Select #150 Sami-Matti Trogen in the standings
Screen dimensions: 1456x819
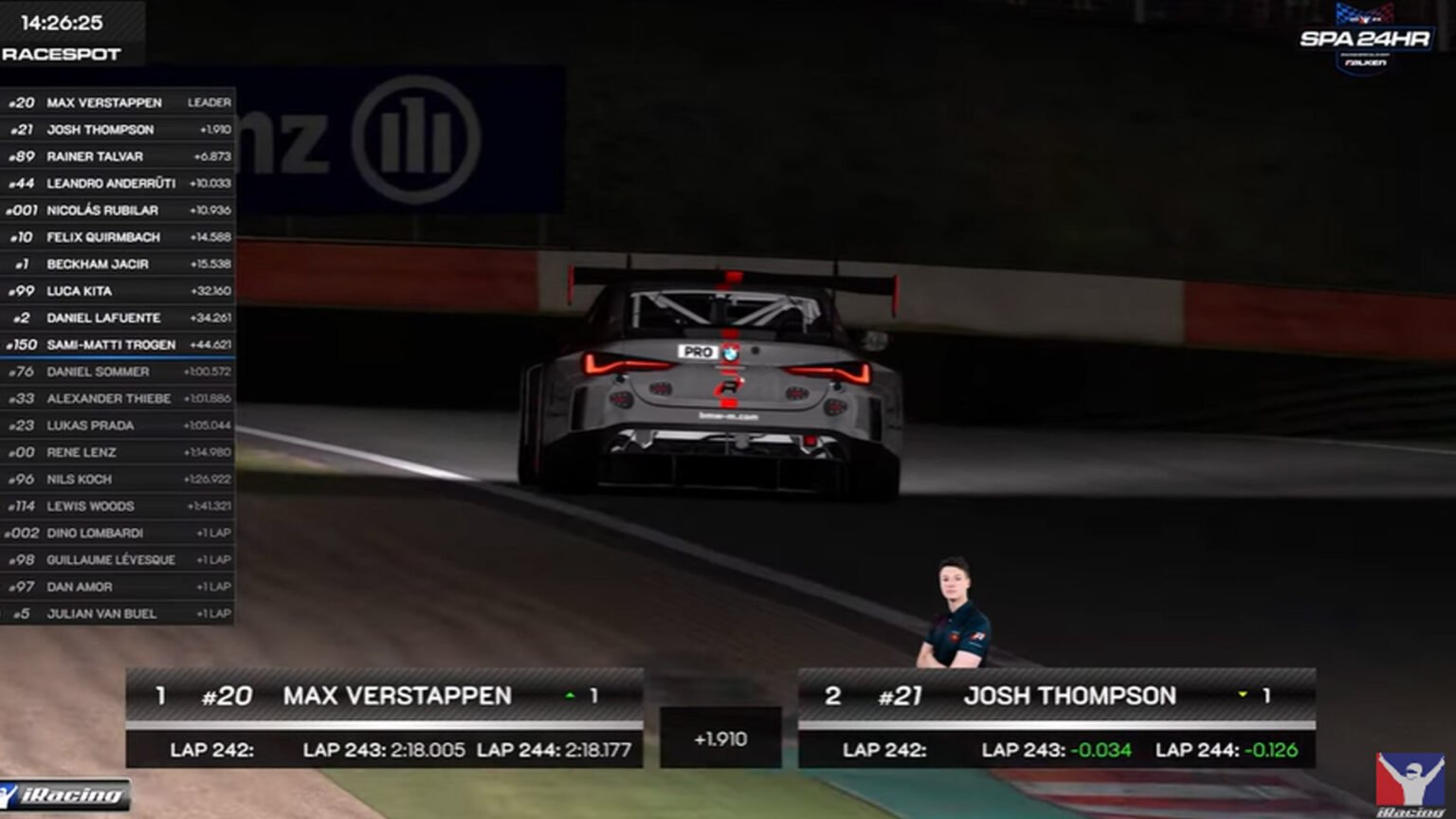click(x=117, y=344)
